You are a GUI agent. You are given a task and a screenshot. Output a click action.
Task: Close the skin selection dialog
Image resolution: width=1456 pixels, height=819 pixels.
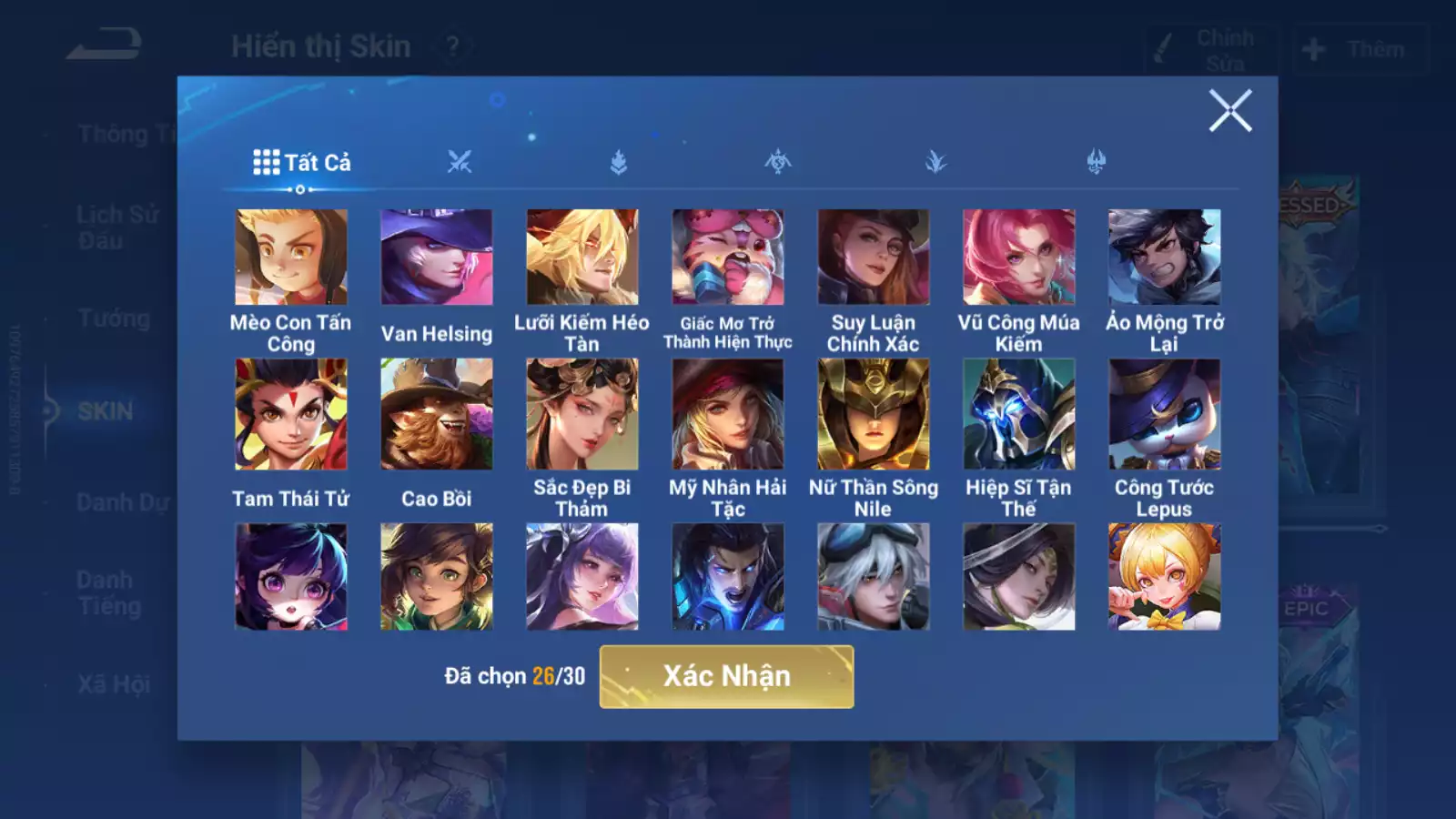coord(1229,111)
